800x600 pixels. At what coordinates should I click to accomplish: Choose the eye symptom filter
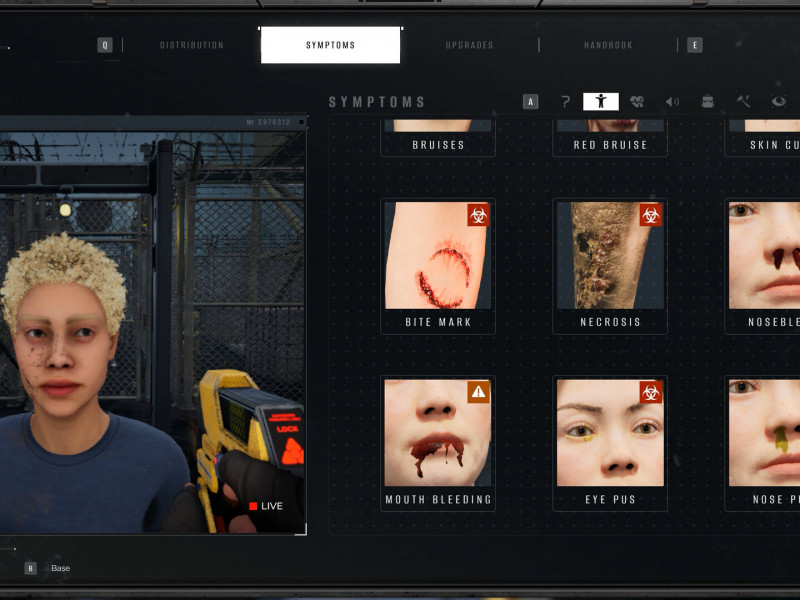point(778,101)
